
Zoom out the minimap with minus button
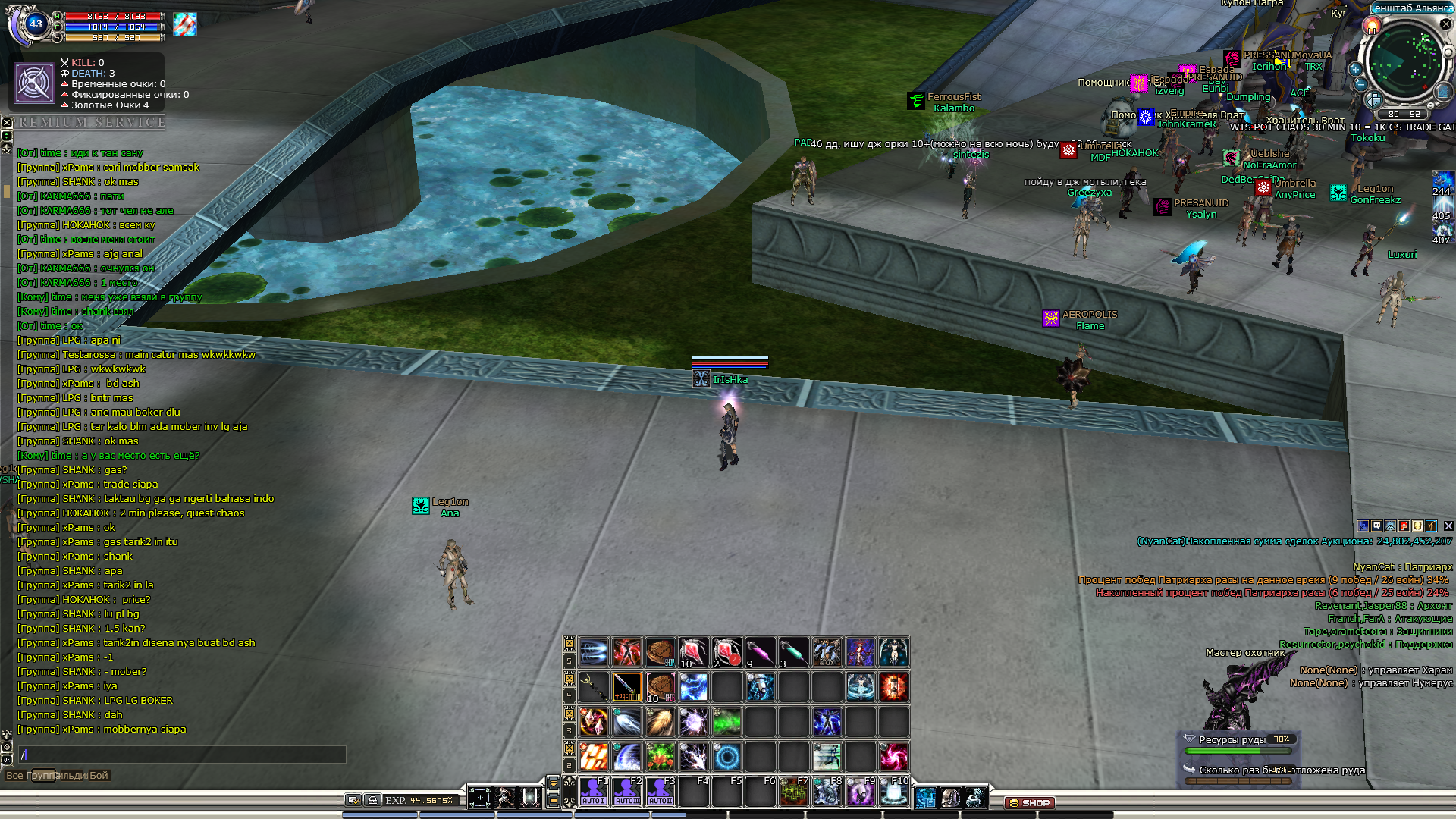[x=1360, y=85]
